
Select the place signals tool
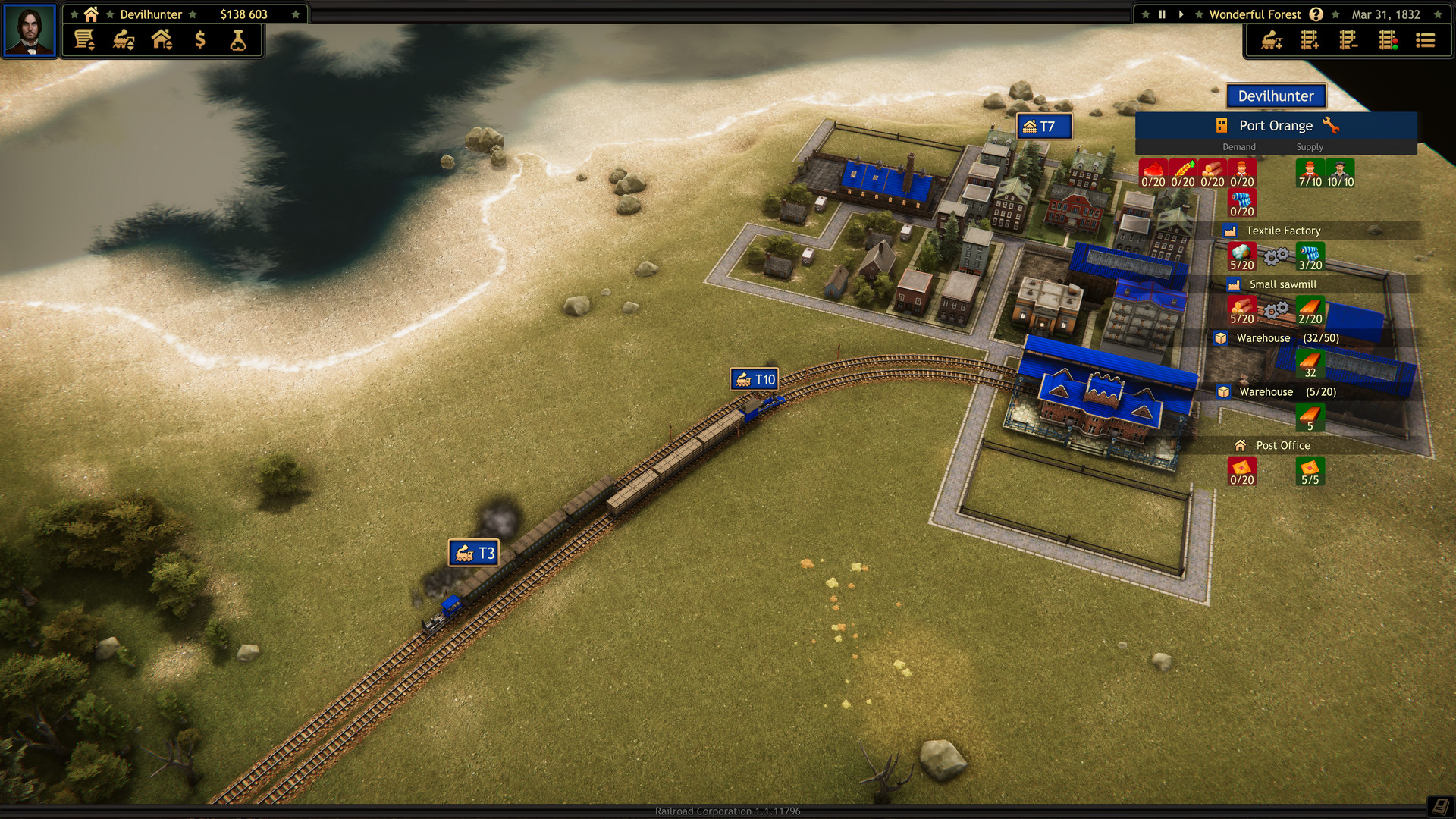point(1388,40)
